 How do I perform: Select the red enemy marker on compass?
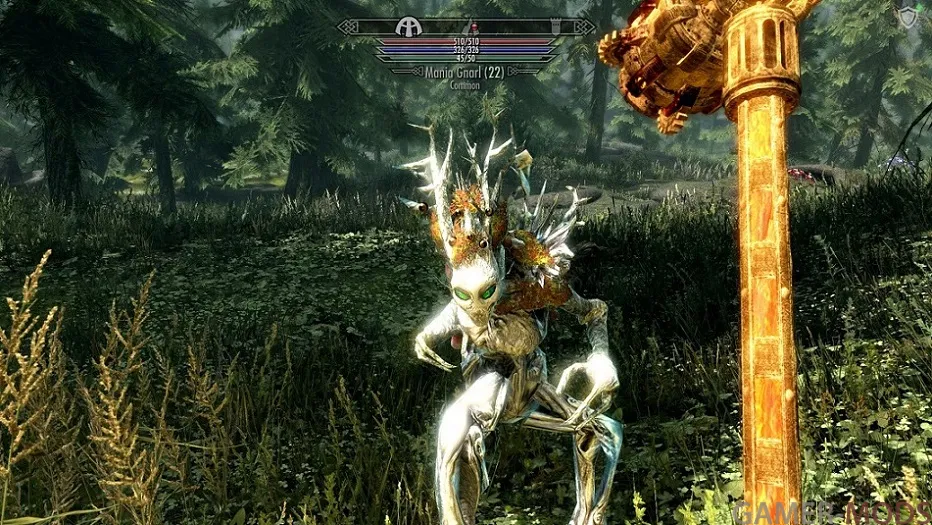tap(475, 25)
